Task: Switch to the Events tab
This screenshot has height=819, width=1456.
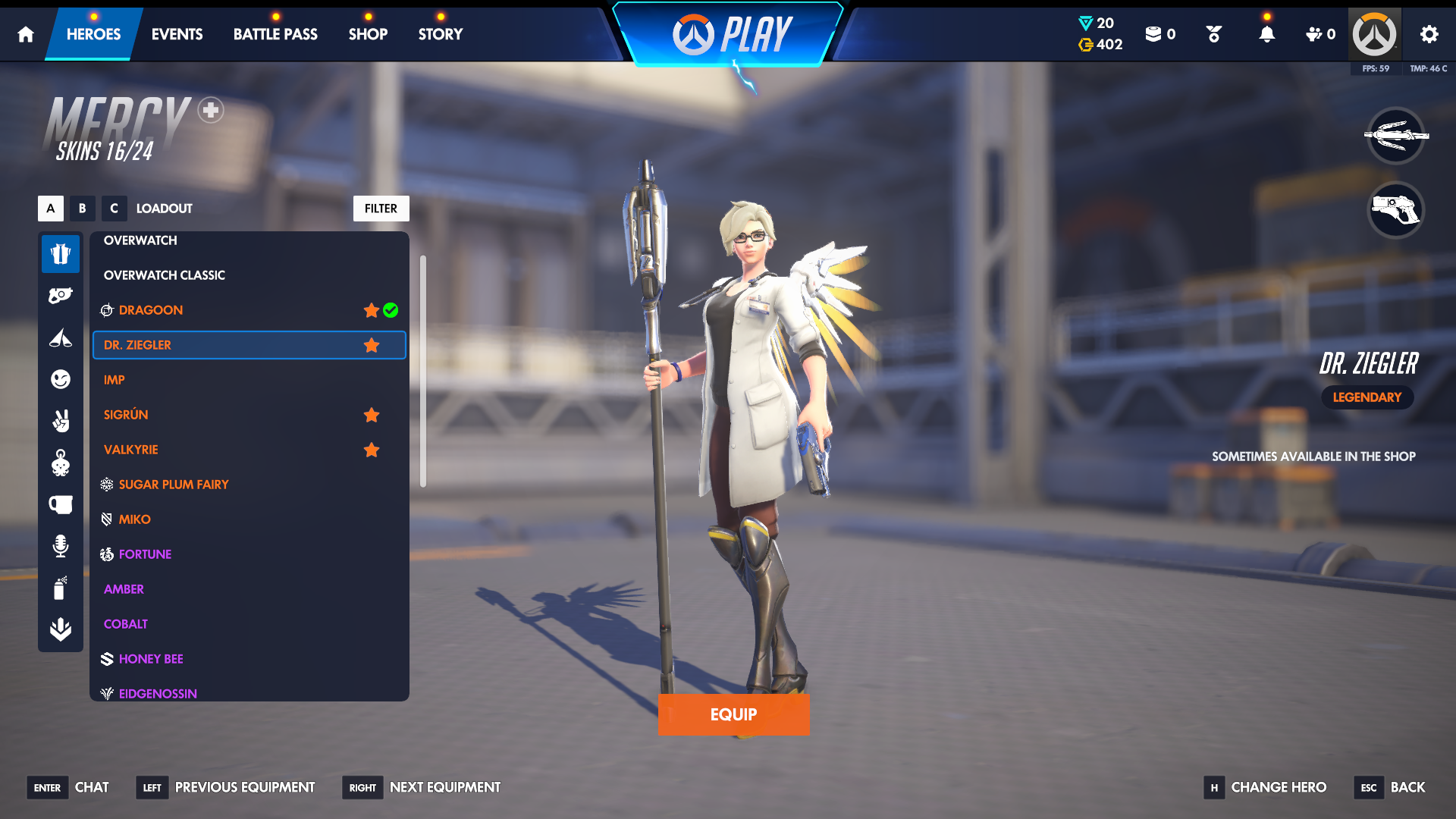Action: 177,34
